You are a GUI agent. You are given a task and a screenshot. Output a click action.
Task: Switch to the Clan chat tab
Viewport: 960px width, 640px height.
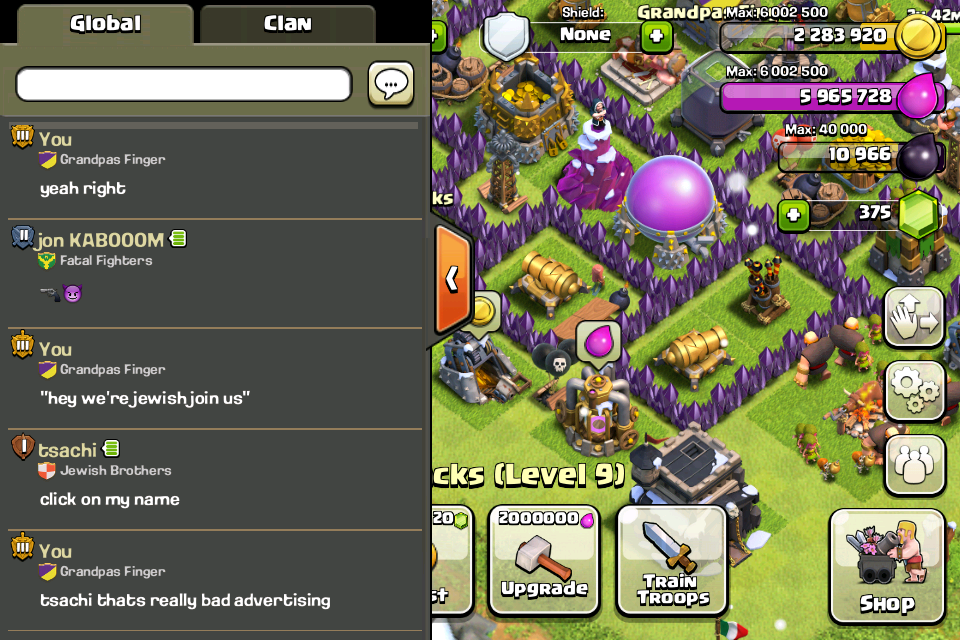(287, 24)
